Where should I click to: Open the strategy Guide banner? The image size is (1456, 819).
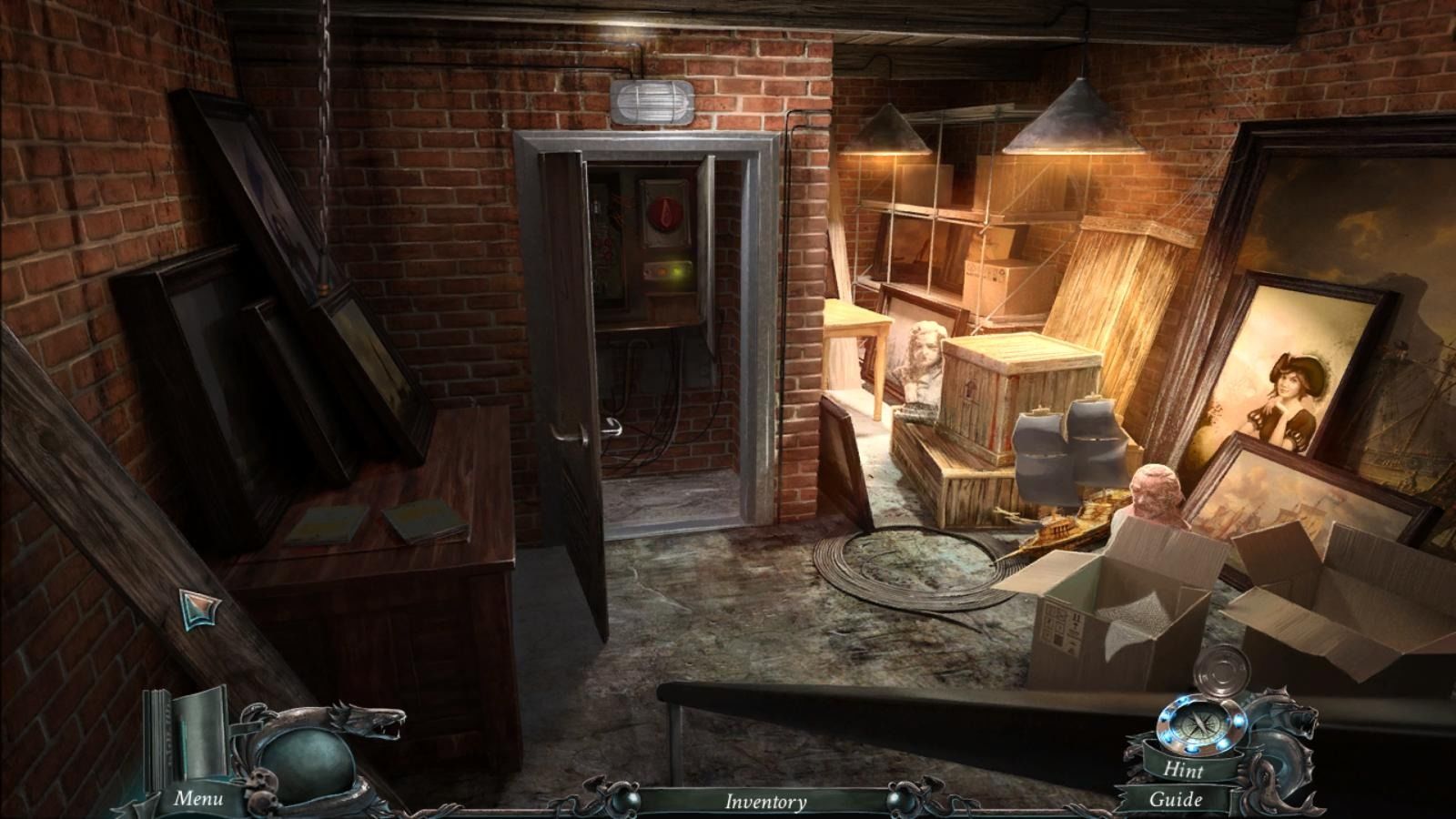pos(1175,799)
